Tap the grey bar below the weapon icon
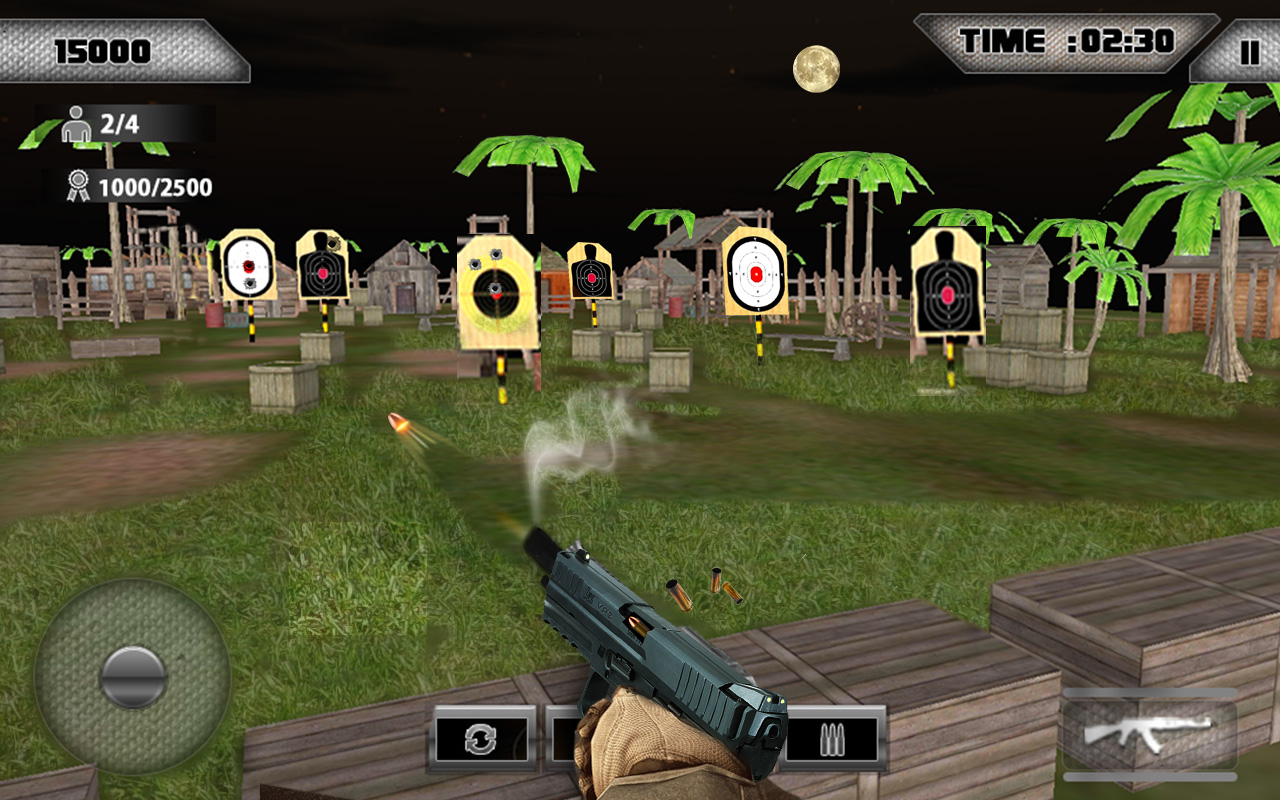 1146,775
